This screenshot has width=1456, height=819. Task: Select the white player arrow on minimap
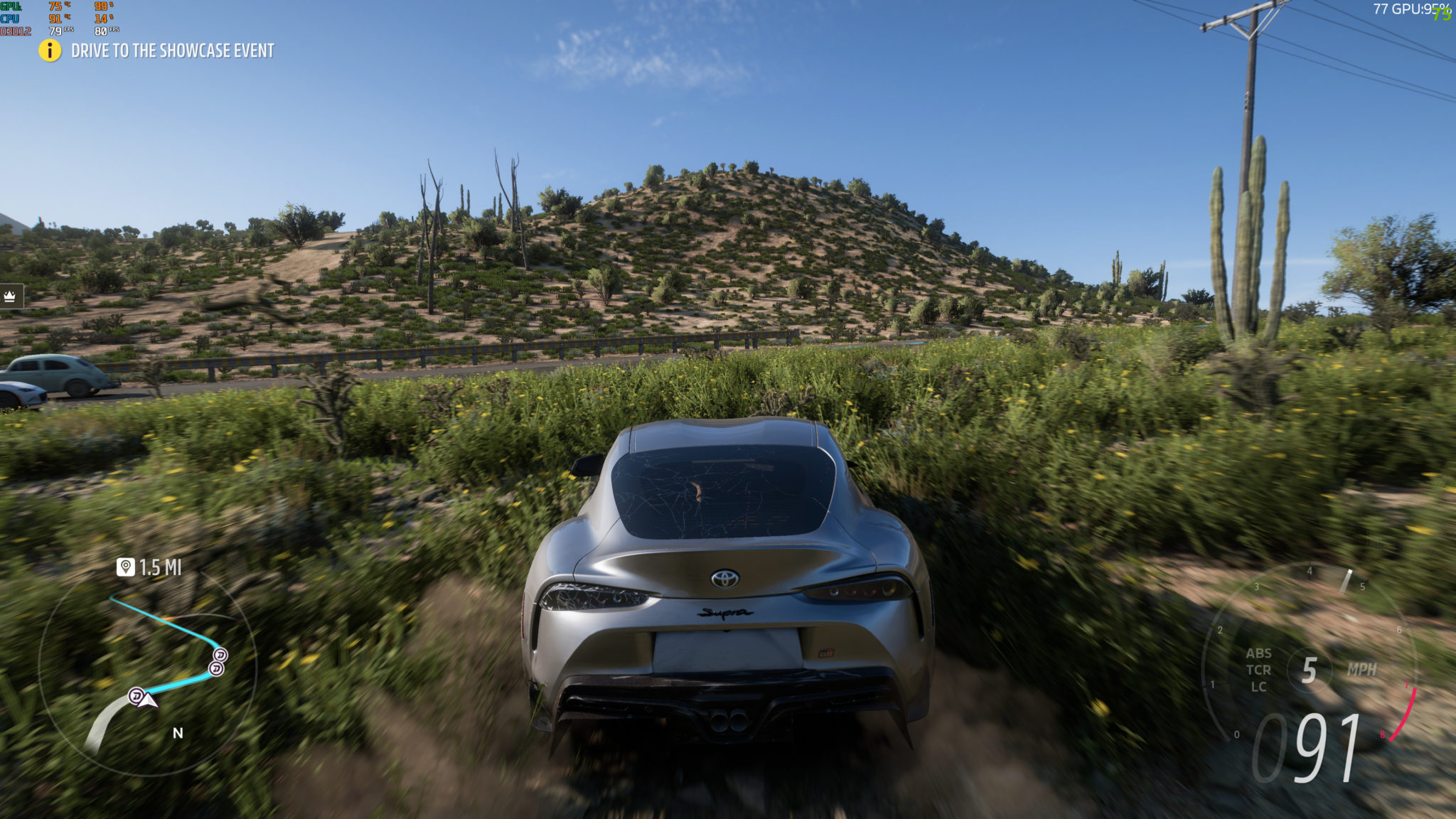[148, 701]
